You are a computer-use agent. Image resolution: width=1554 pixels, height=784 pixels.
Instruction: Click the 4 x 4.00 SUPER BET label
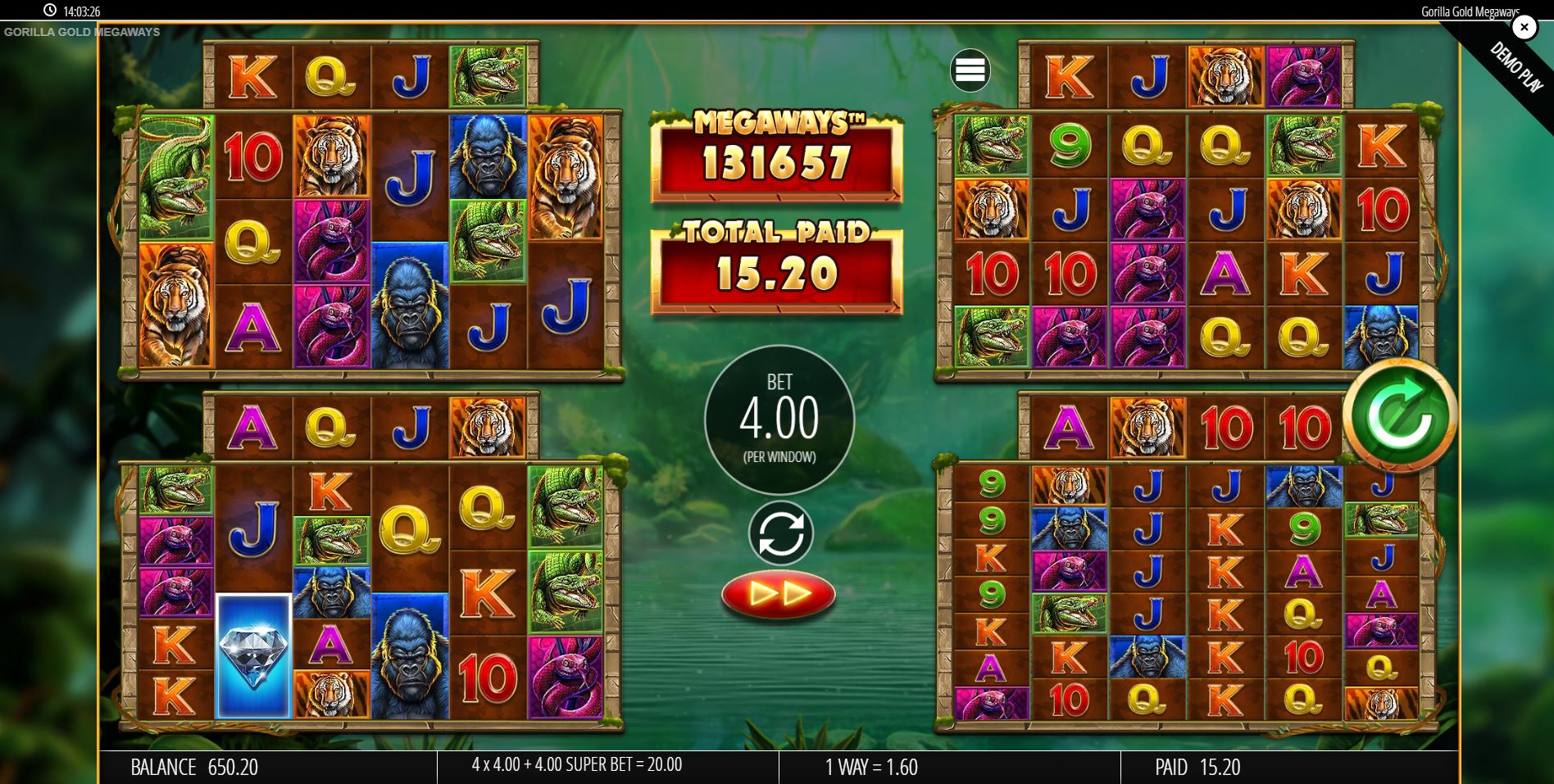pos(577,768)
